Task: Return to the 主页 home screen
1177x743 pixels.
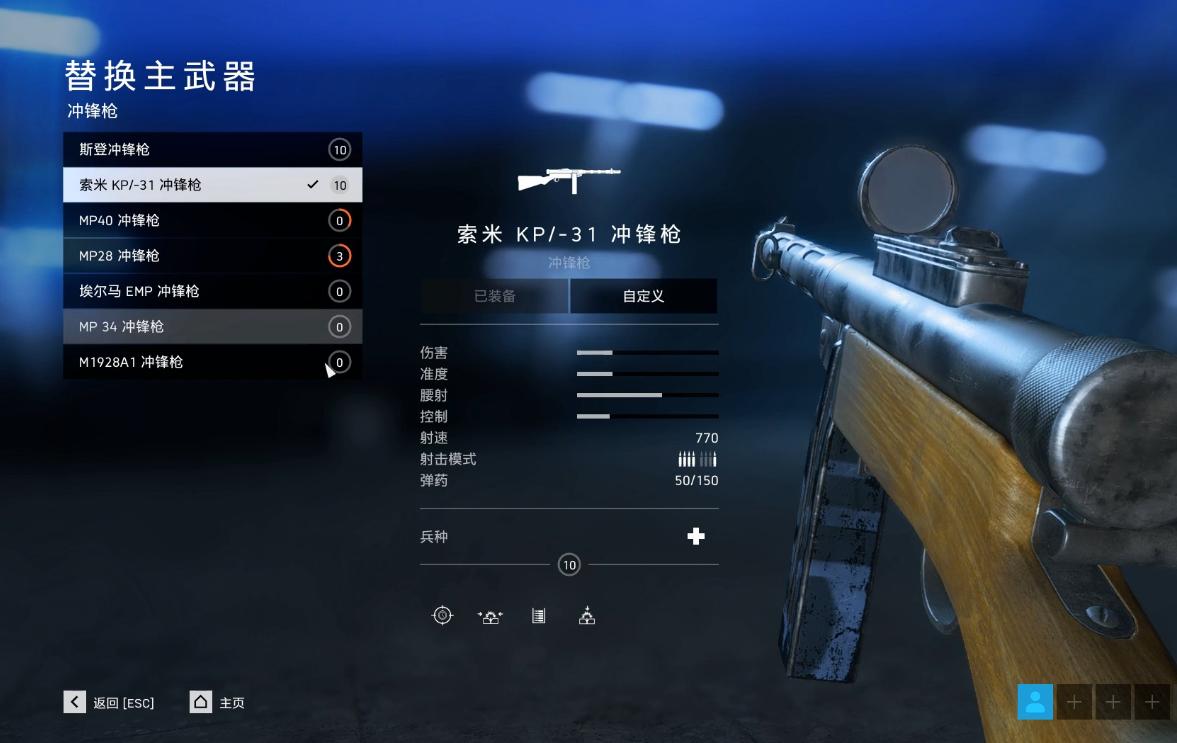Action: pyautogui.click(x=217, y=702)
